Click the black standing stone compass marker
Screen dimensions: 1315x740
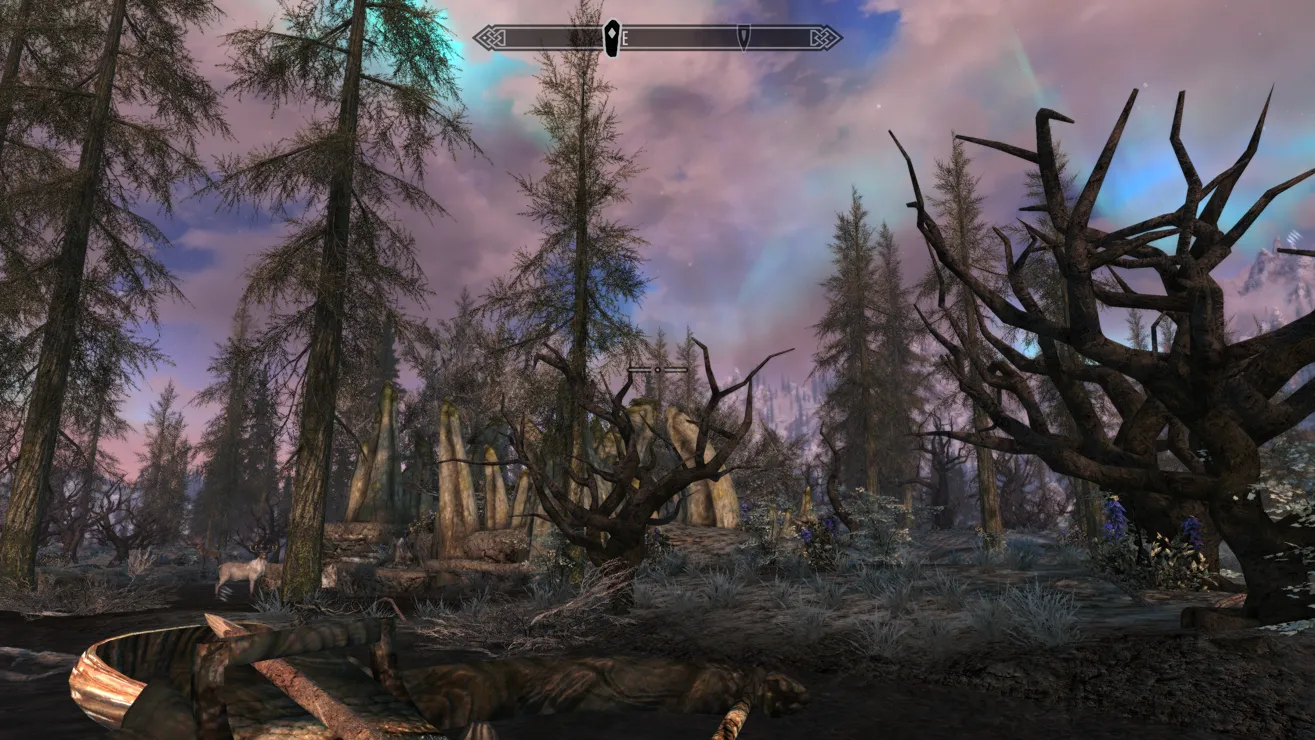pyautogui.click(x=611, y=38)
